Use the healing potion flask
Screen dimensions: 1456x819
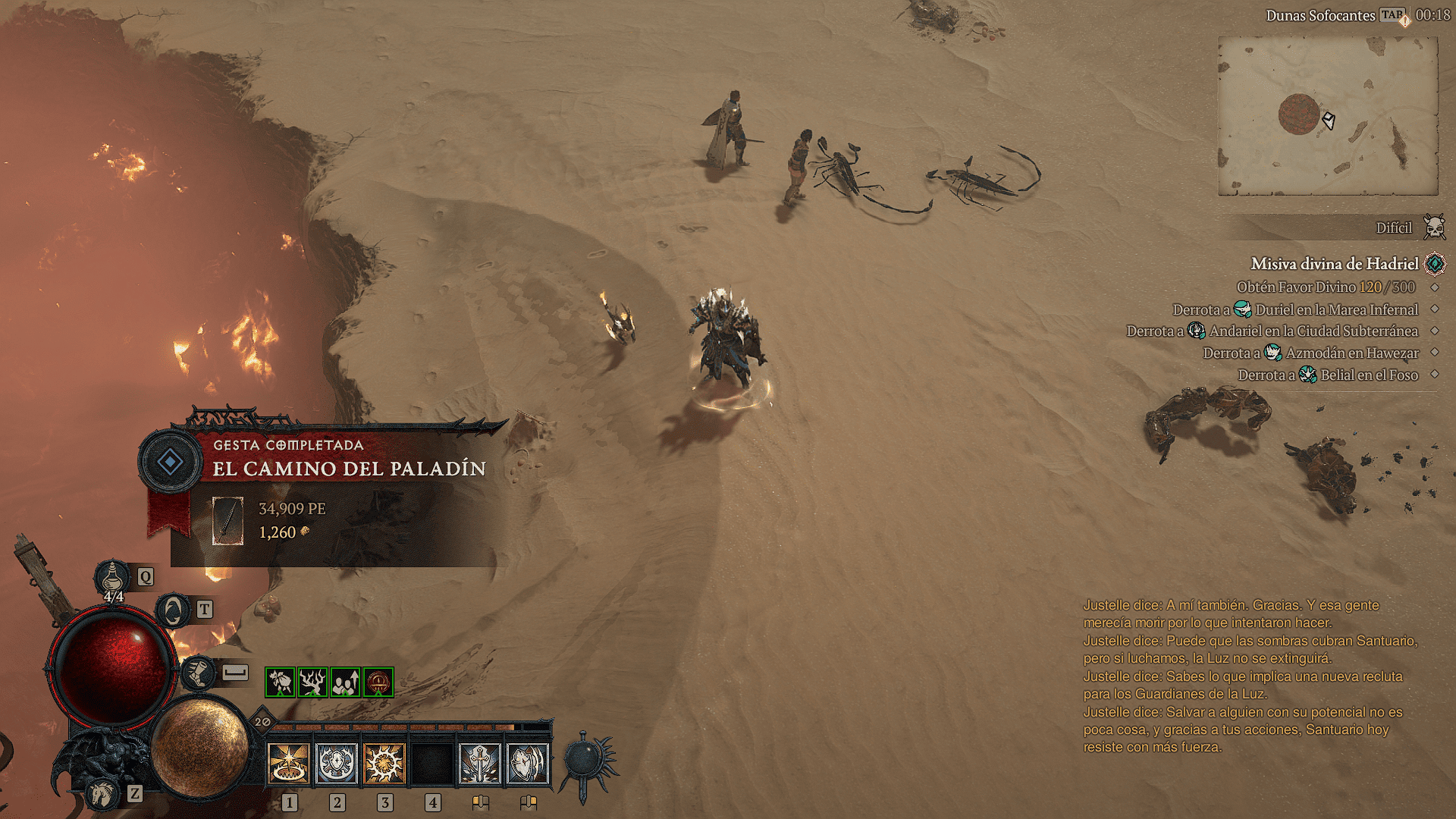(112, 579)
